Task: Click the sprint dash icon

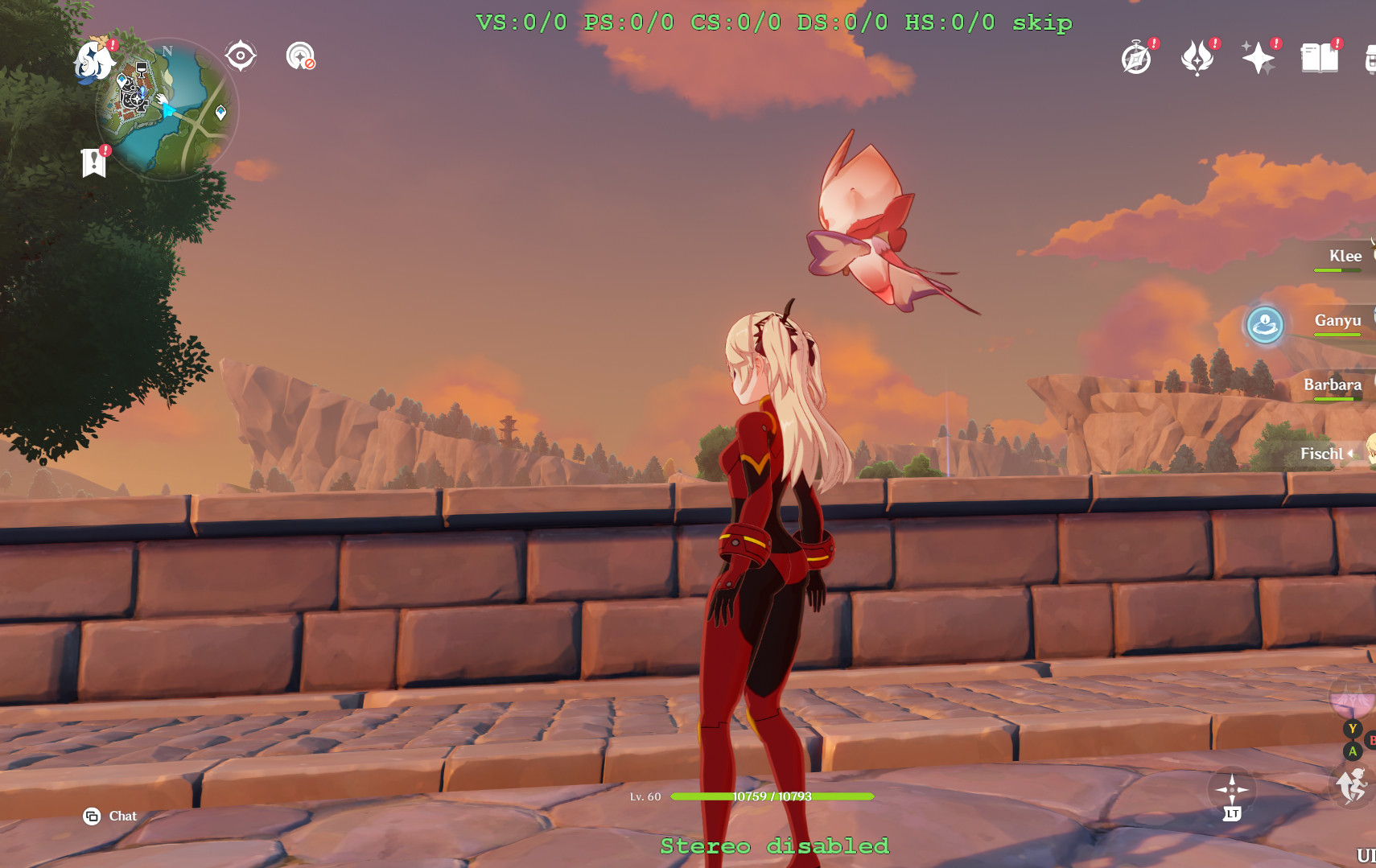Action: pyautogui.click(x=1352, y=785)
